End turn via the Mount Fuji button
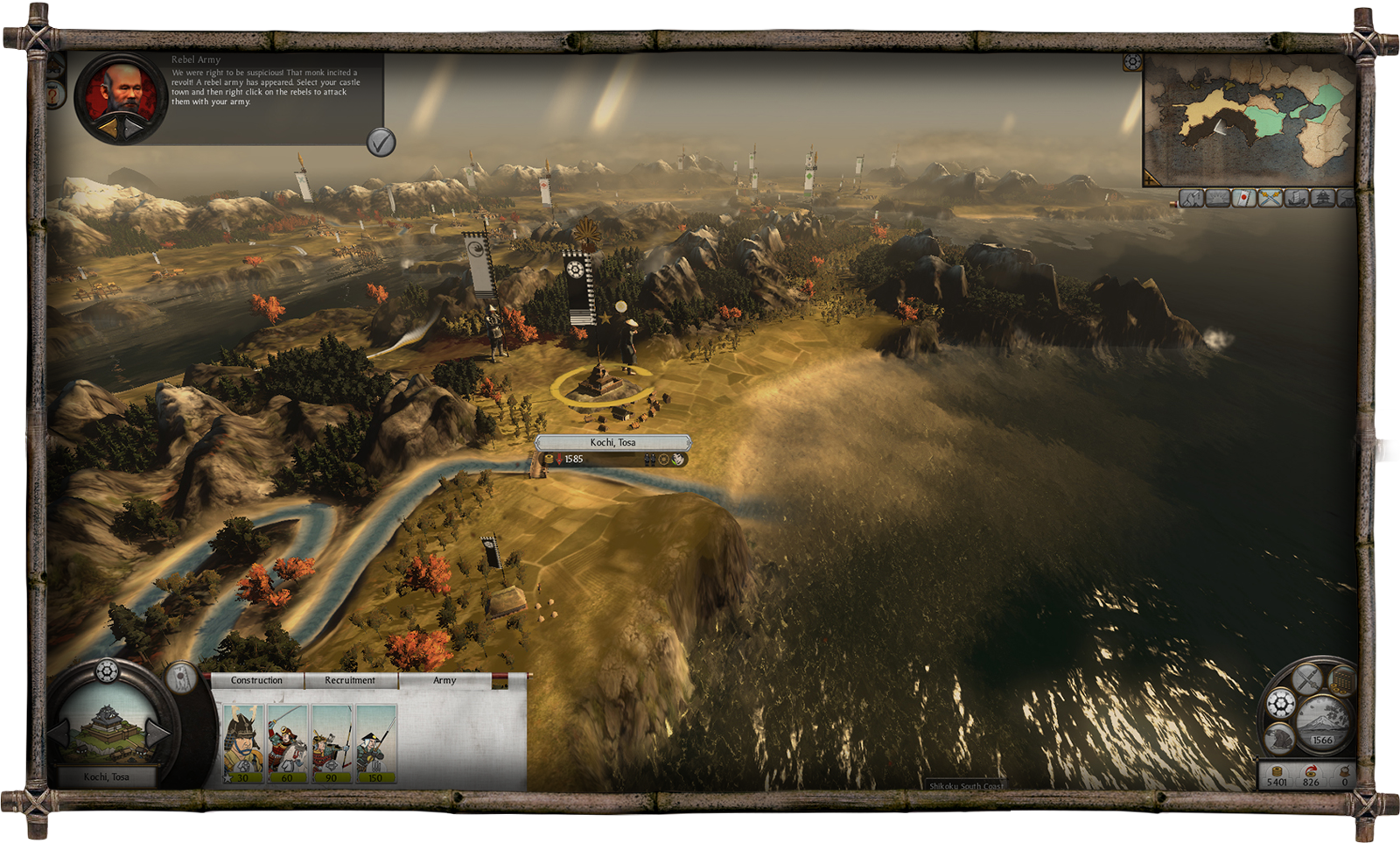Screen dimensions: 1400x843 pyautogui.click(x=1322, y=721)
